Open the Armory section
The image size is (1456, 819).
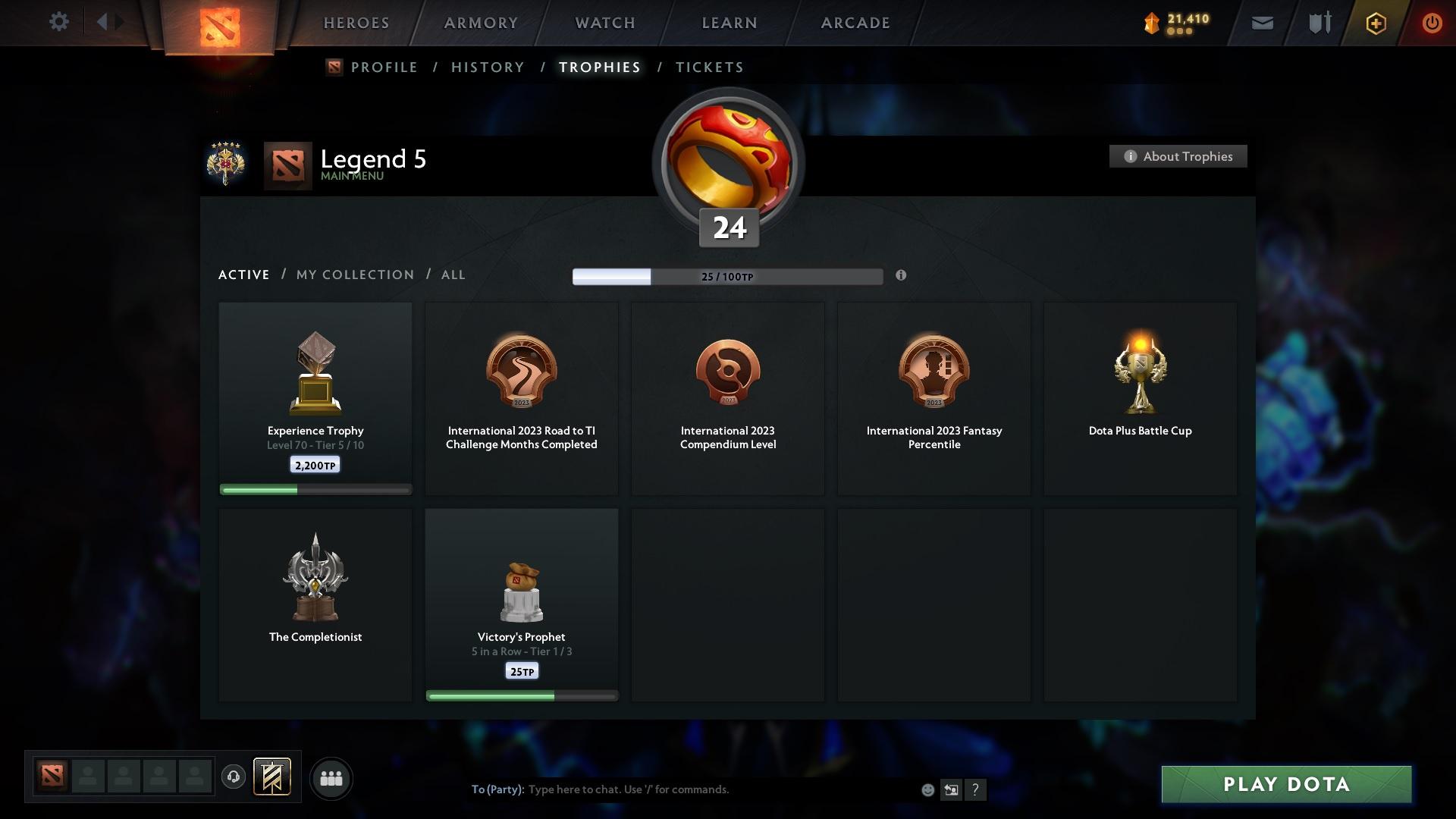[x=481, y=23]
